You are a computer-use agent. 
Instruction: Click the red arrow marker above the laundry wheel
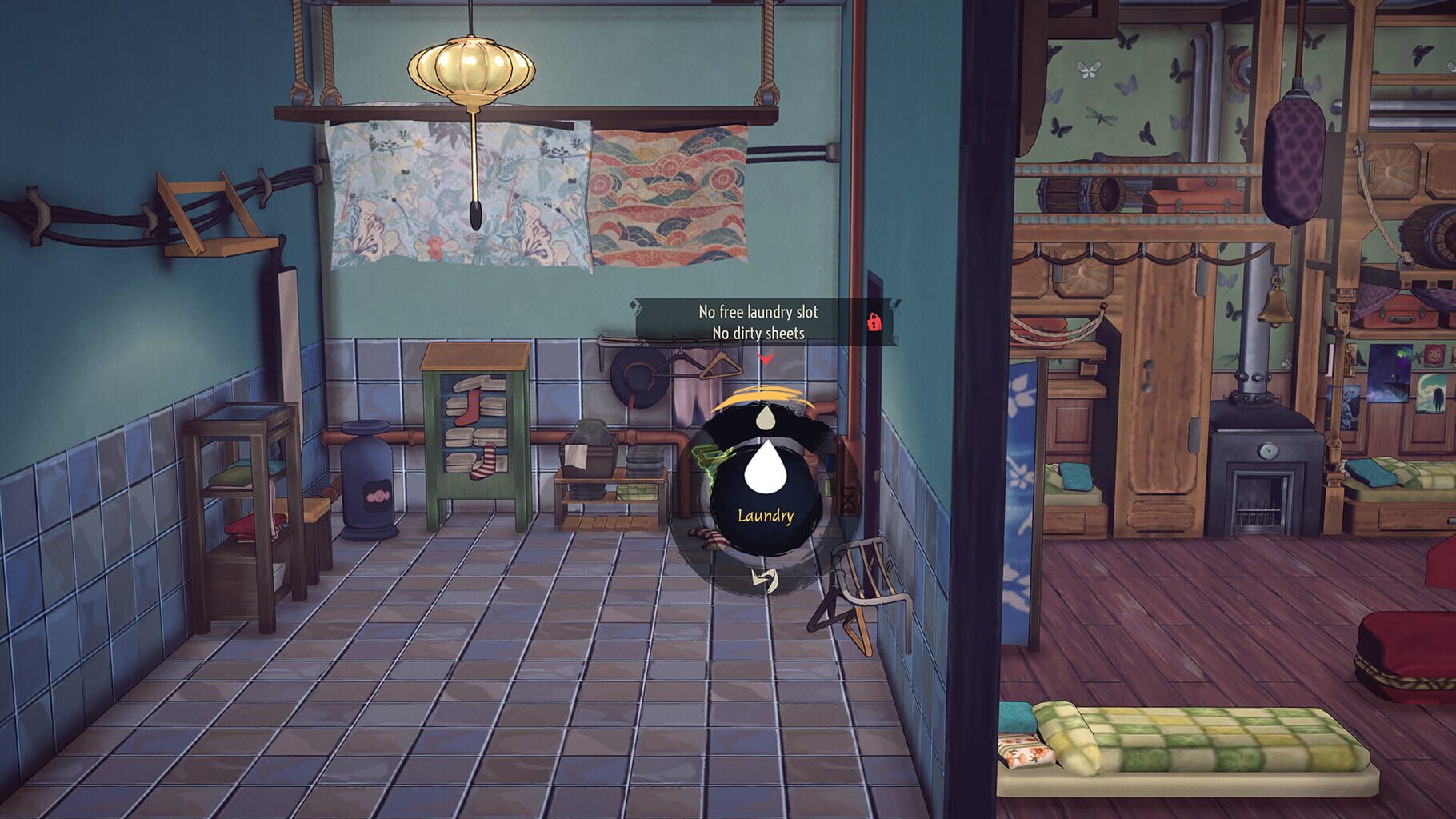point(766,360)
